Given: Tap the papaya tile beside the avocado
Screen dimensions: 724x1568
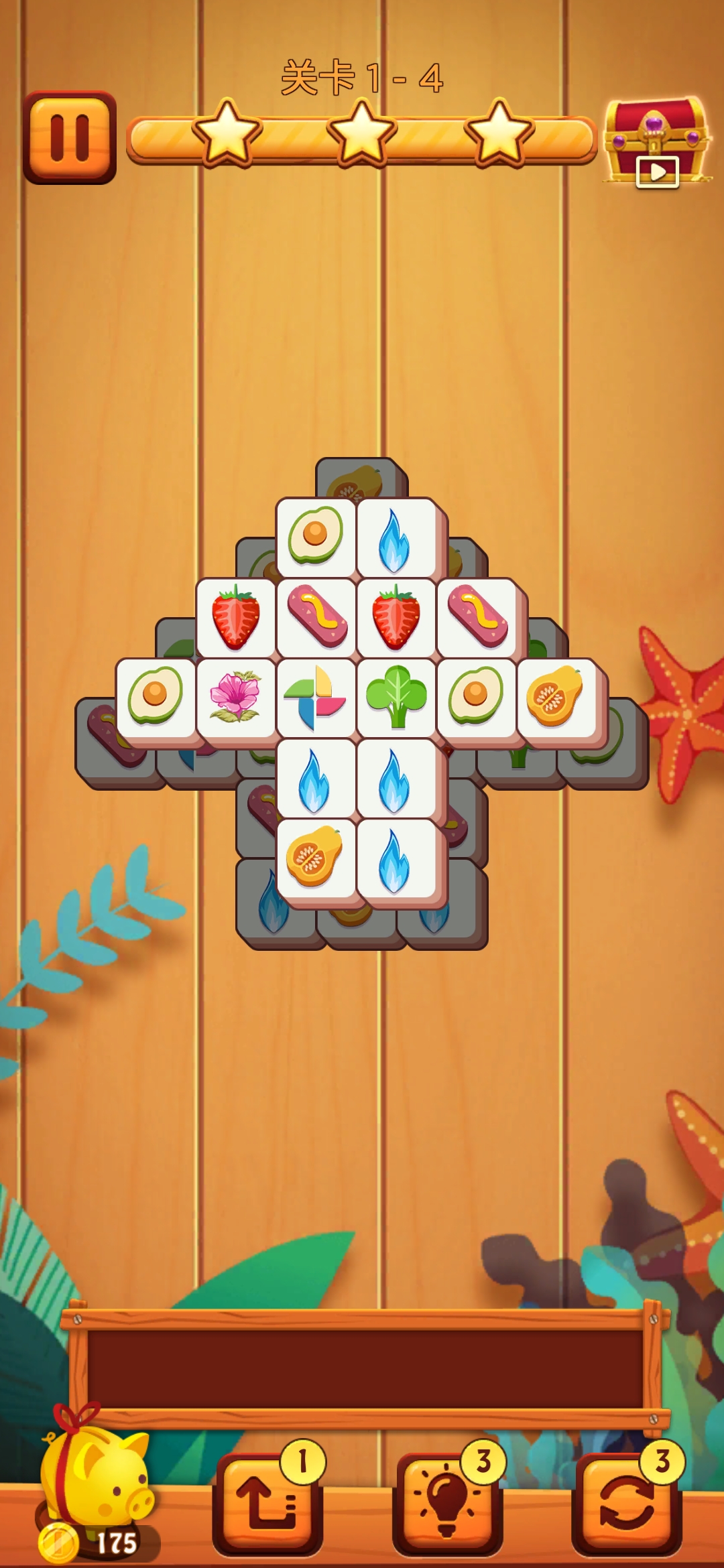Looking at the screenshot, I should tap(556, 697).
